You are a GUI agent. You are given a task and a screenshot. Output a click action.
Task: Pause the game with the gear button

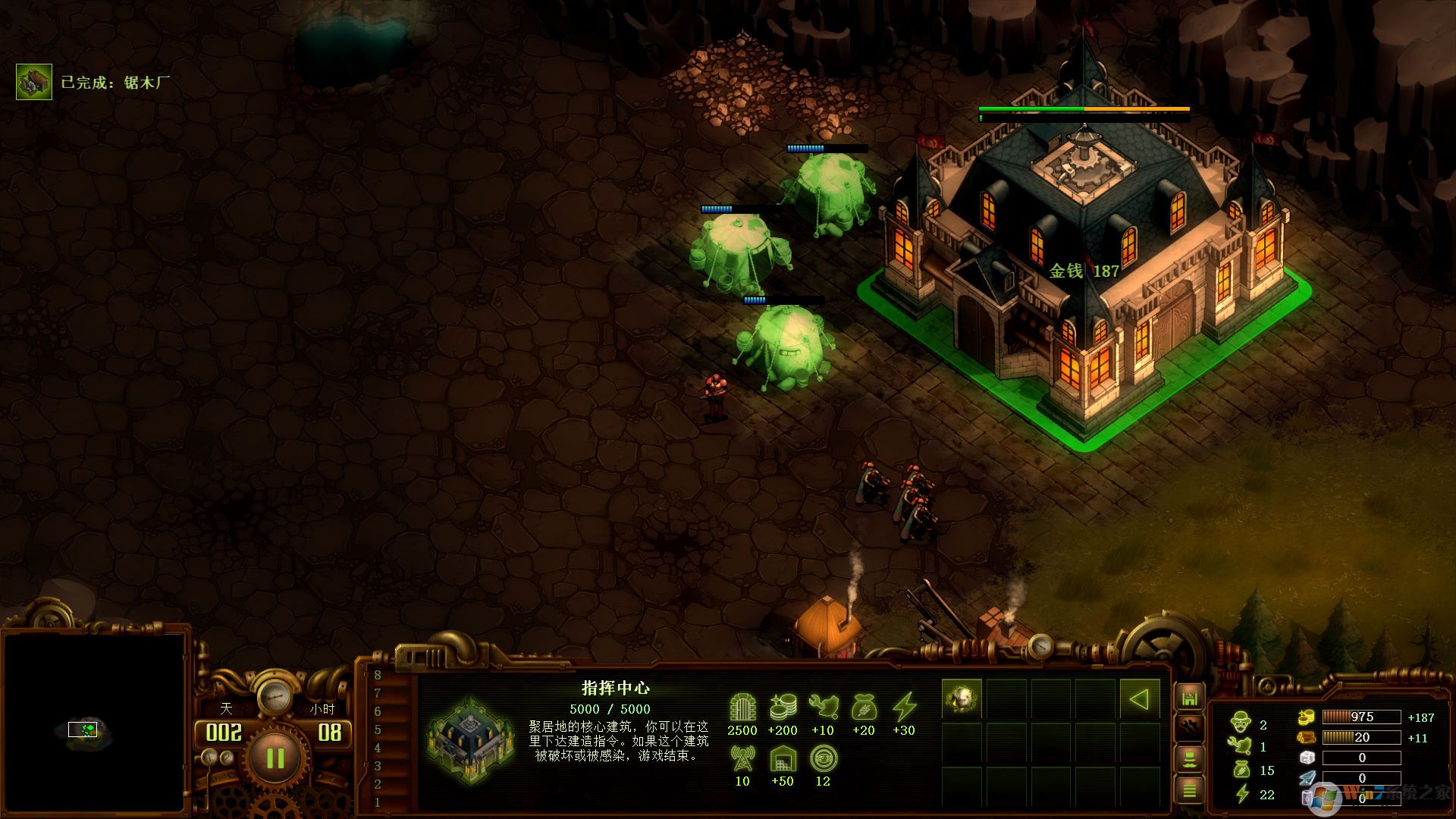275,758
